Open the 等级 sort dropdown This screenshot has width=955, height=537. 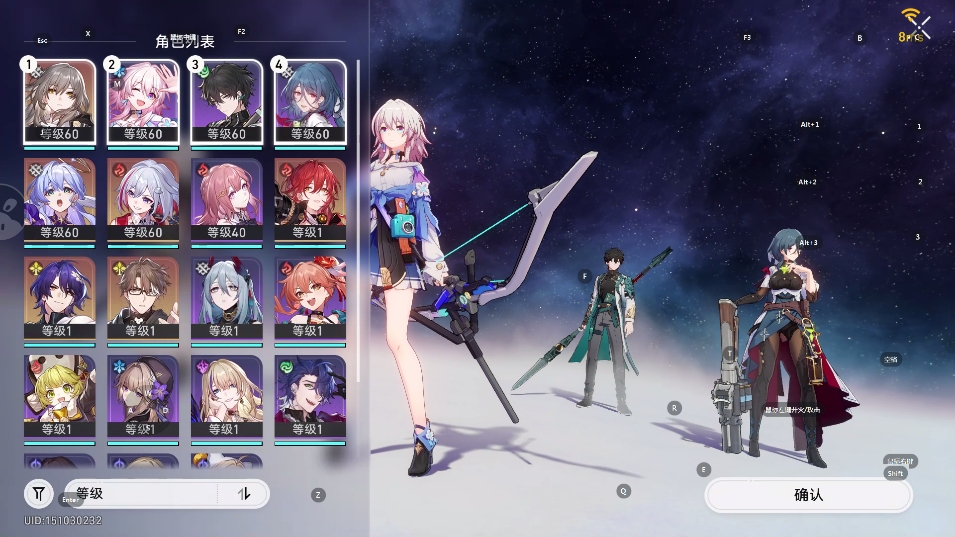click(x=140, y=493)
